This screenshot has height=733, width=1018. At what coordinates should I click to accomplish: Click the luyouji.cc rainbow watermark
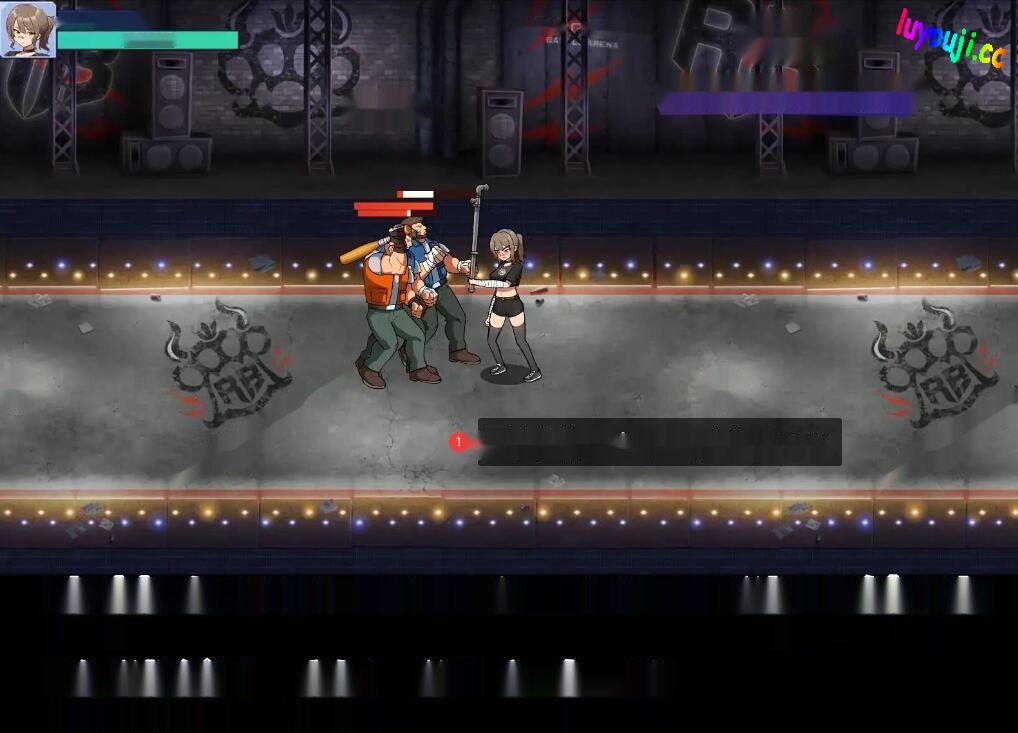click(x=949, y=38)
